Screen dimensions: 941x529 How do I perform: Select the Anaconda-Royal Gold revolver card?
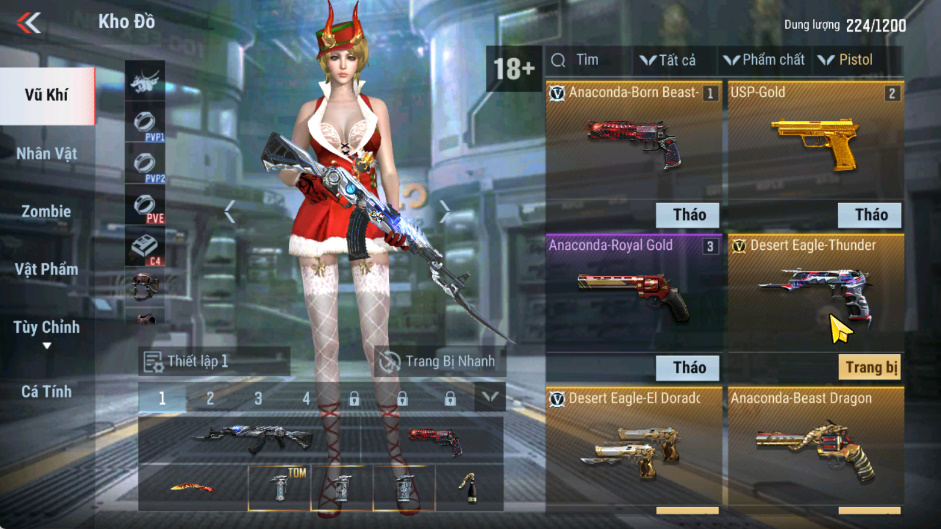[633, 291]
